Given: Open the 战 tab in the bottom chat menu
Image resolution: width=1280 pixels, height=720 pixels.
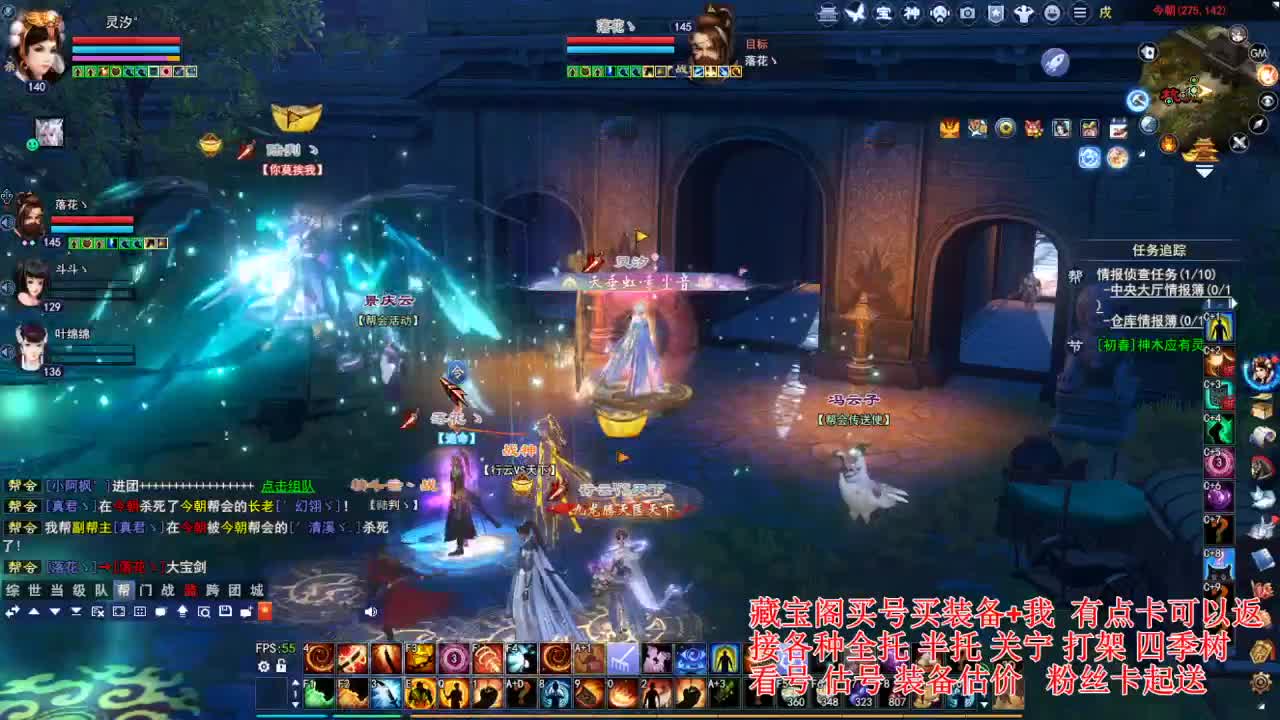Looking at the screenshot, I should pos(167,592).
